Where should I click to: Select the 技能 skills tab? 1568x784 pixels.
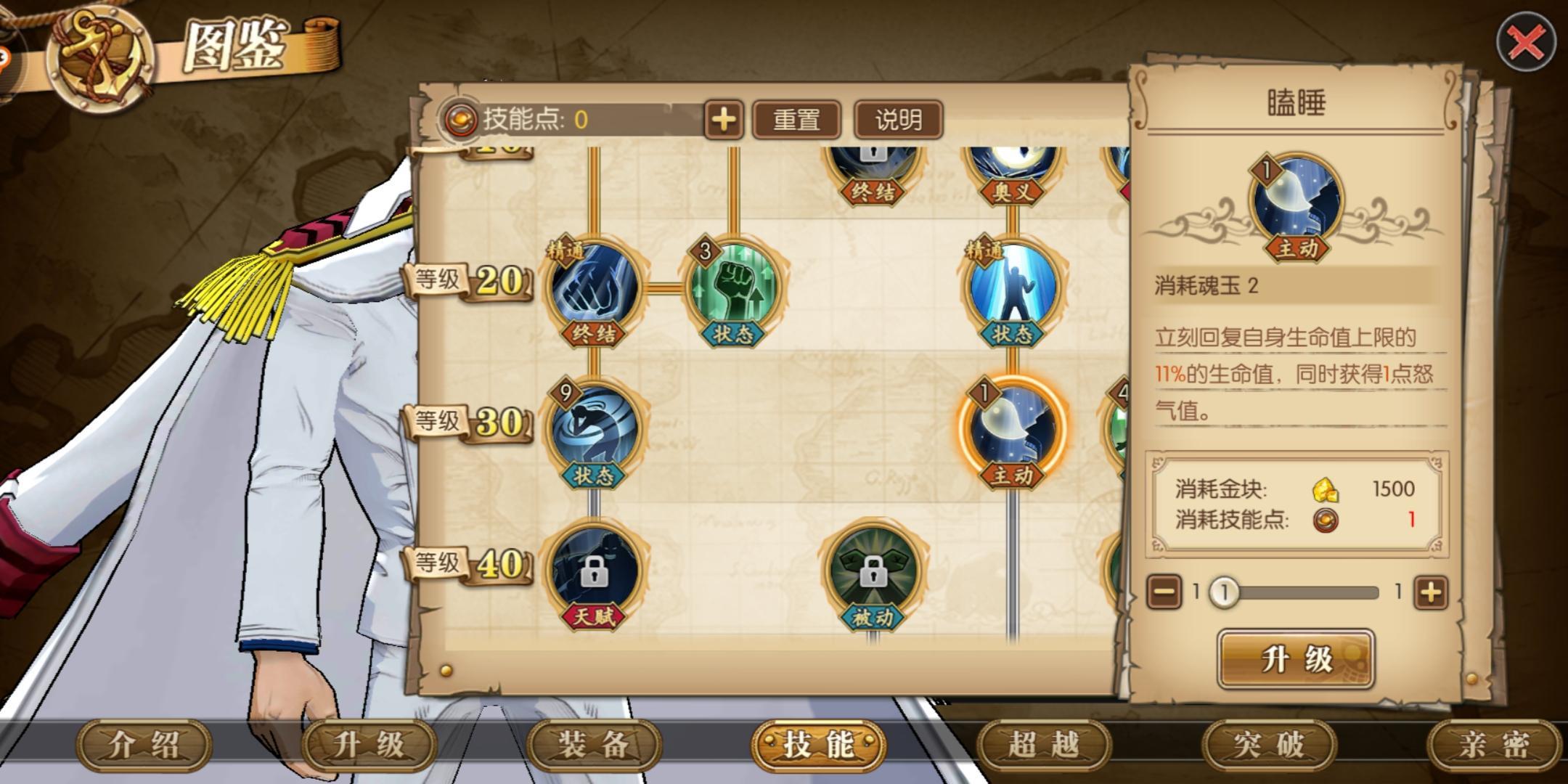[819, 745]
